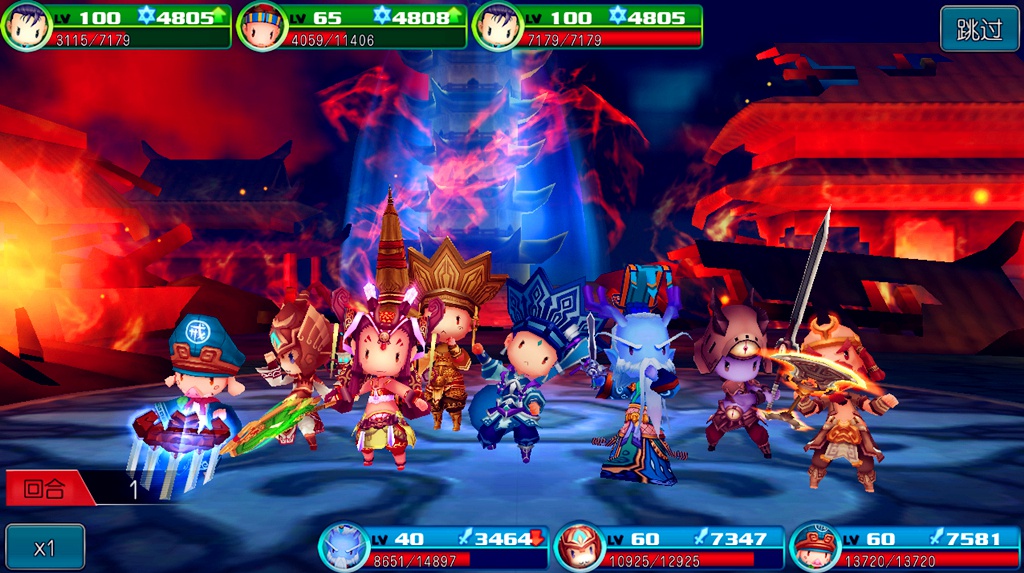The height and width of the screenshot is (573, 1024).
Task: Toggle the x1 battle speed button
Action: point(45,547)
